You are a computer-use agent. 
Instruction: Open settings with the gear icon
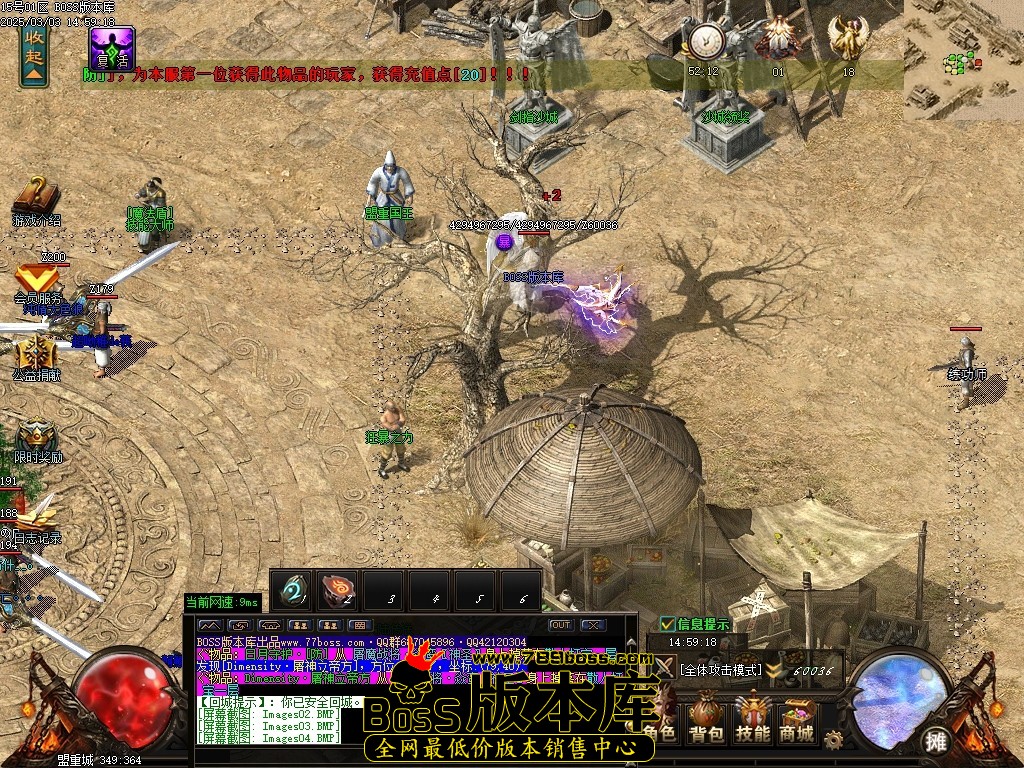pyautogui.click(x=833, y=739)
